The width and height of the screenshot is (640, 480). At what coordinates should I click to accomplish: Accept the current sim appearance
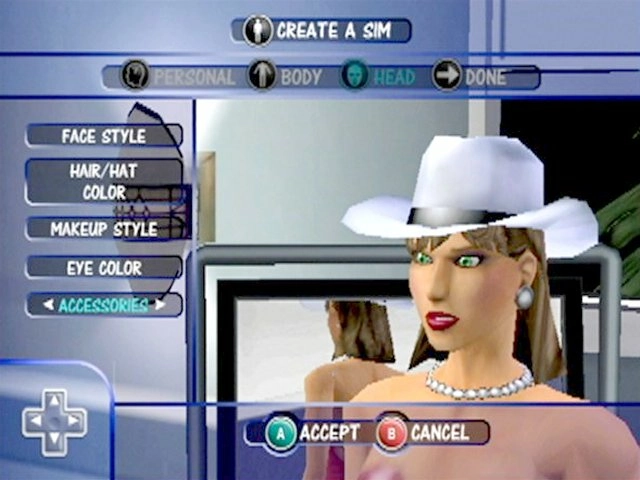click(314, 432)
